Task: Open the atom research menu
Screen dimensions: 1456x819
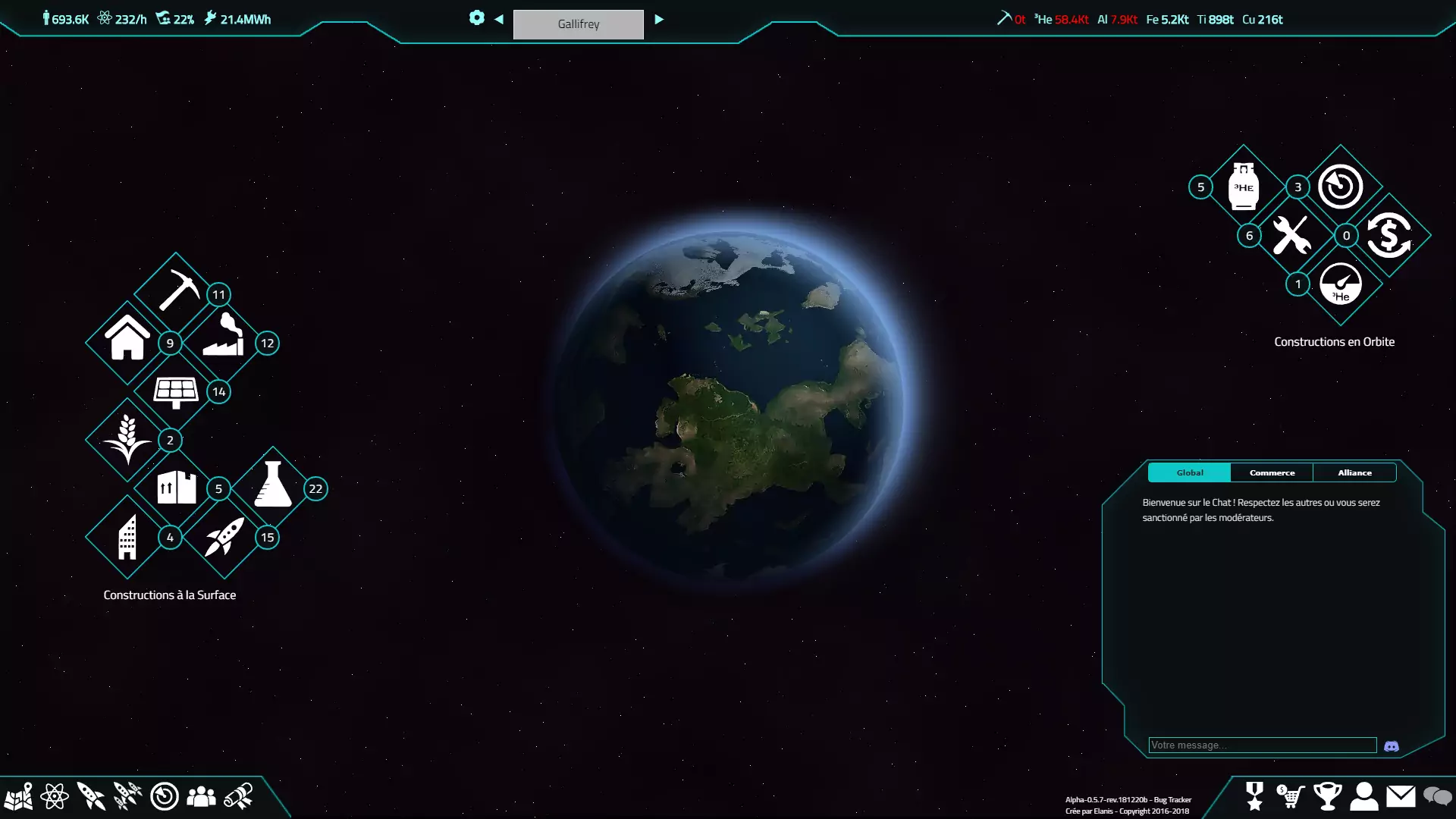Action: point(55,796)
